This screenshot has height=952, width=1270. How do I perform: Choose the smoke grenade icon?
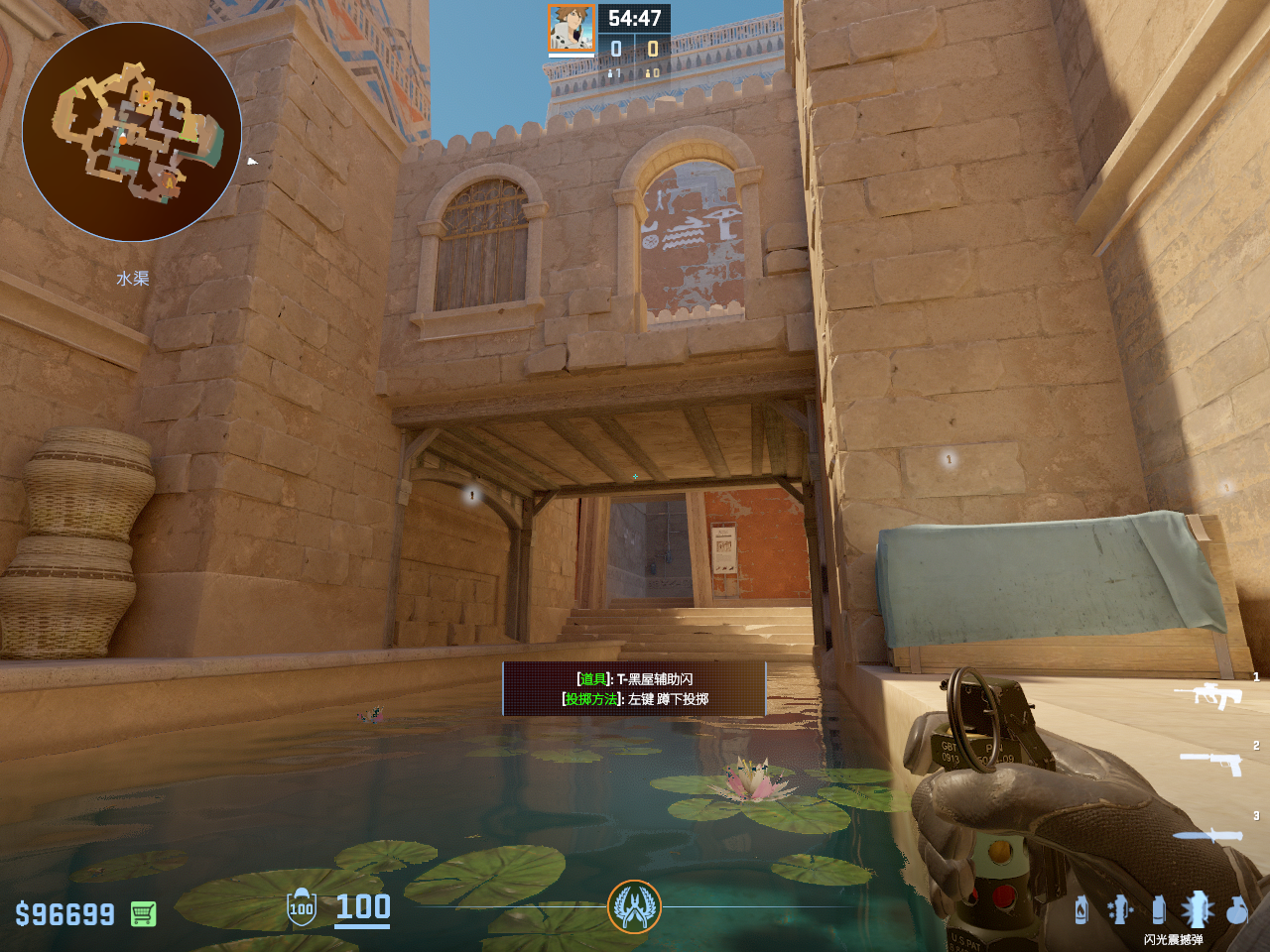coord(1158,909)
